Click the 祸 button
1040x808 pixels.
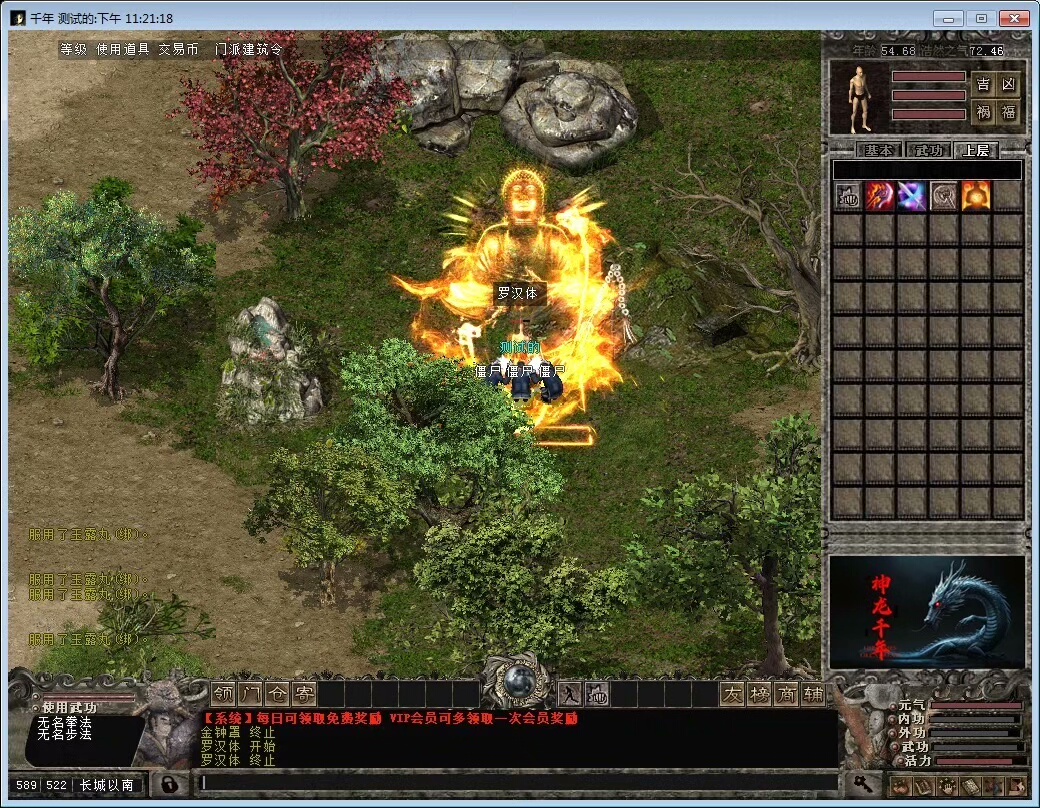tap(983, 112)
